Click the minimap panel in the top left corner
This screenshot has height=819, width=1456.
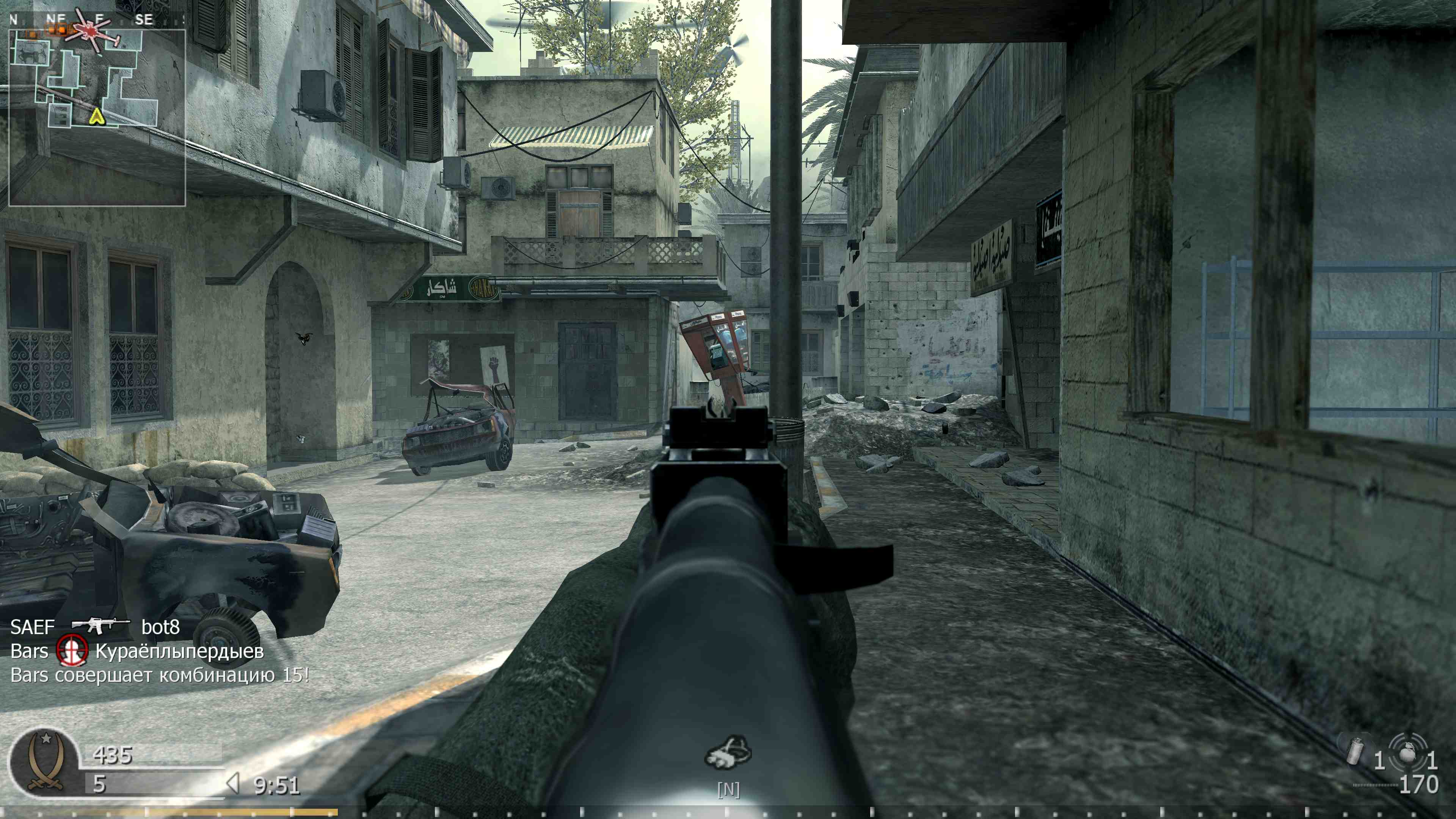tap(97, 113)
